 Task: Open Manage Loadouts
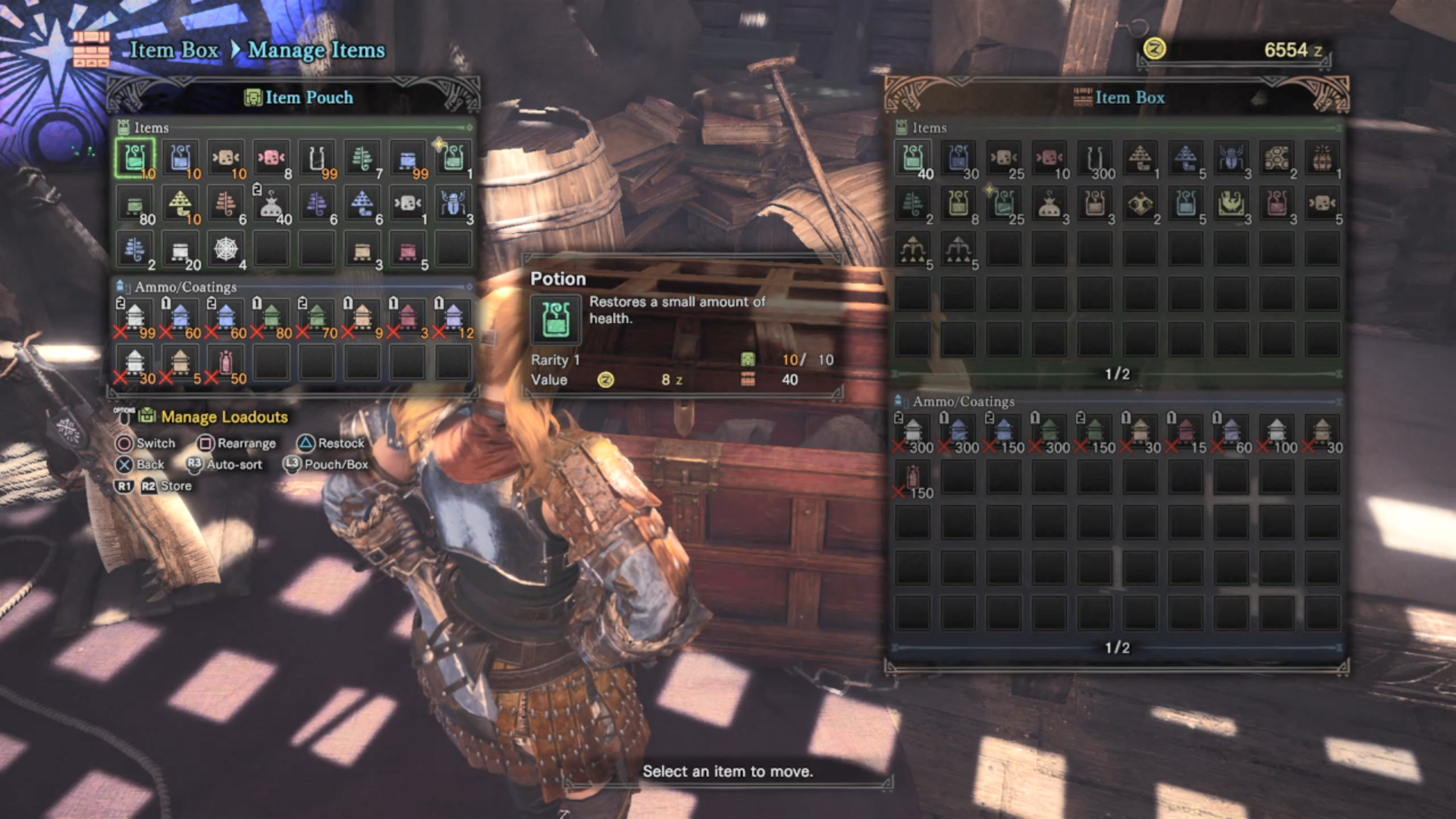click(x=224, y=416)
